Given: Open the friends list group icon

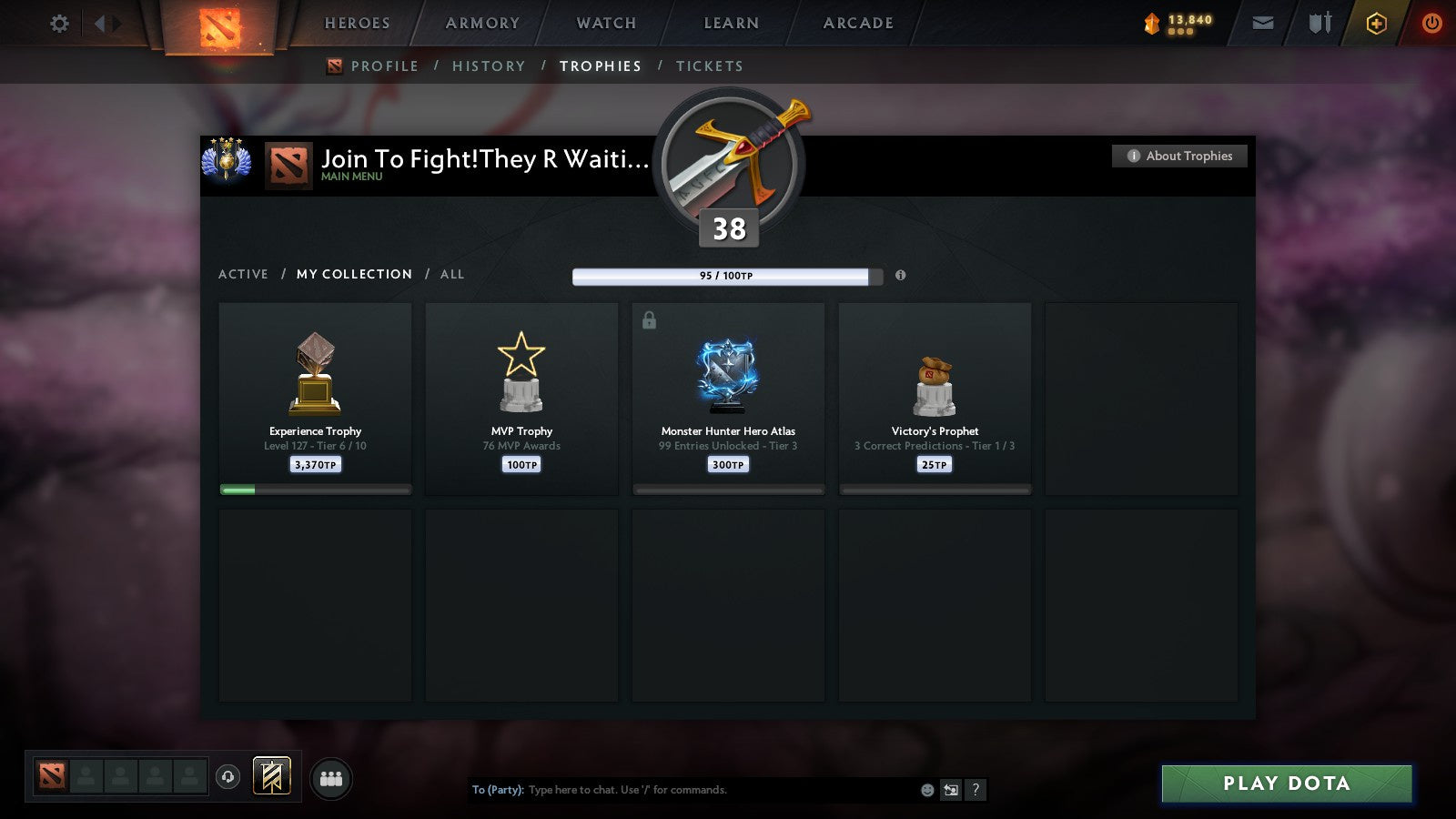Looking at the screenshot, I should [x=331, y=775].
